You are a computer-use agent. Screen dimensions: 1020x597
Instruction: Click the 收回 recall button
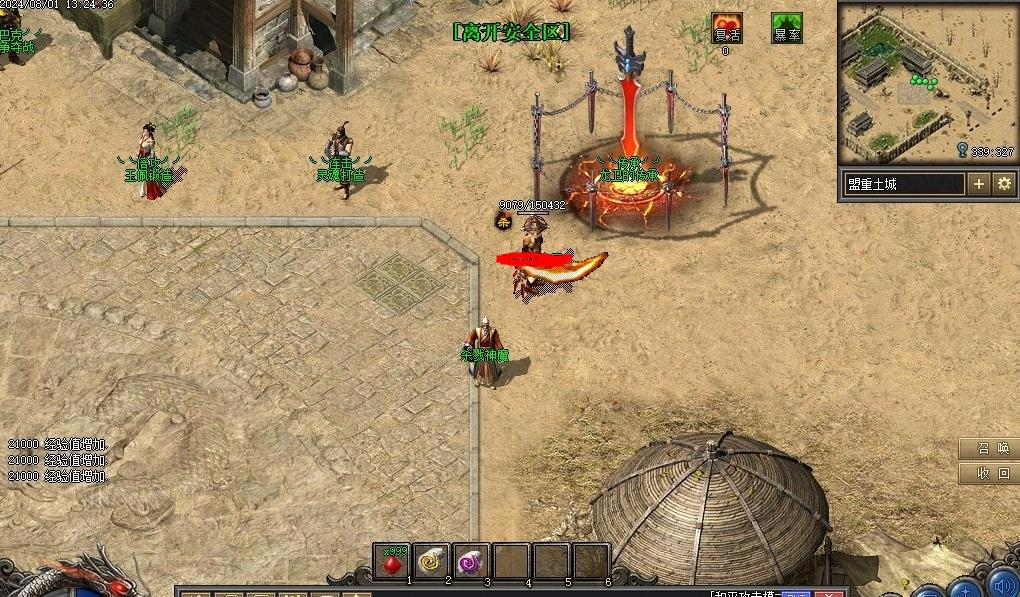coord(988,473)
